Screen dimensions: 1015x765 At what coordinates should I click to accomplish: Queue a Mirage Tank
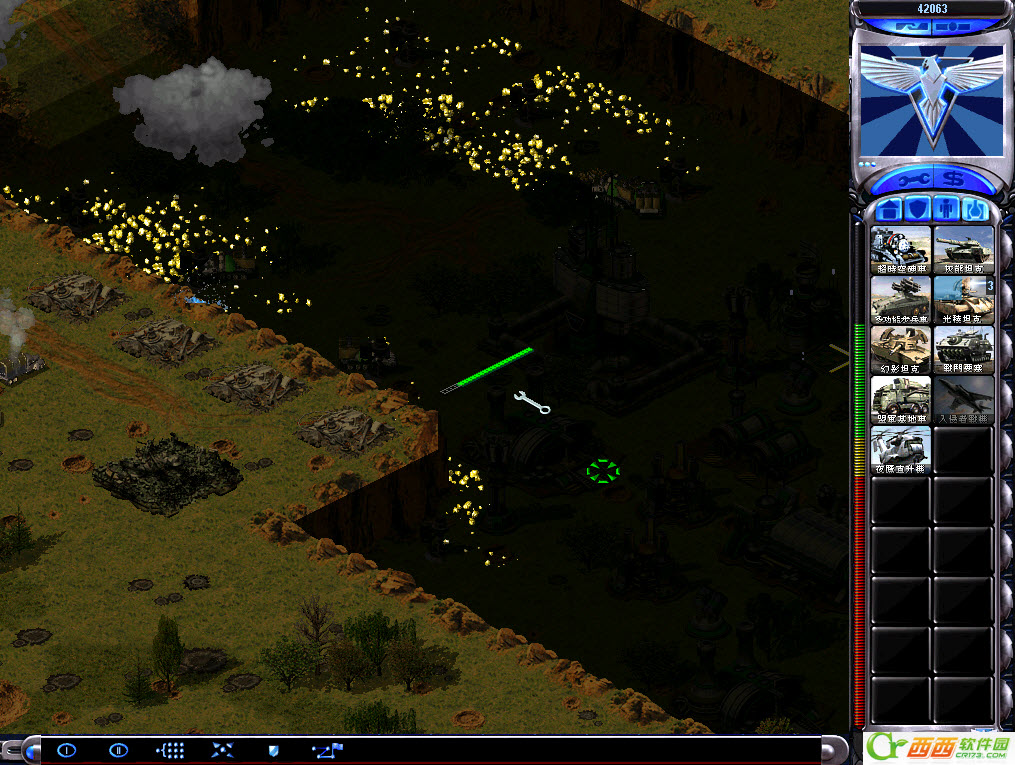[x=901, y=349]
